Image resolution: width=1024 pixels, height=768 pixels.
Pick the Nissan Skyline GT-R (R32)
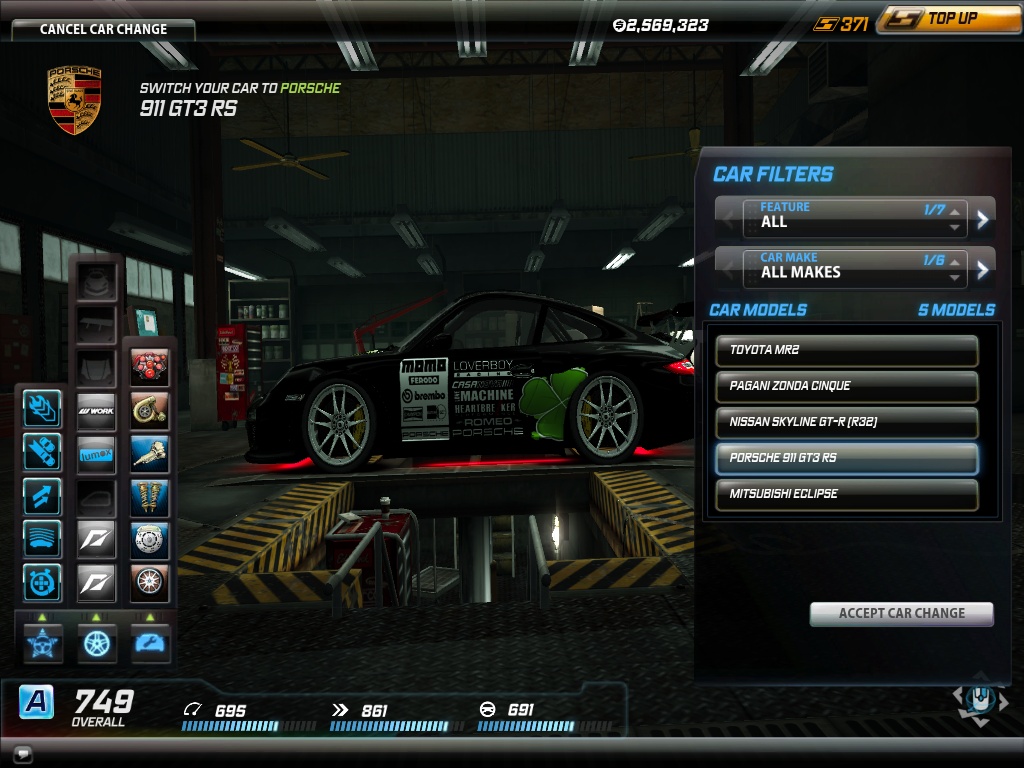847,422
